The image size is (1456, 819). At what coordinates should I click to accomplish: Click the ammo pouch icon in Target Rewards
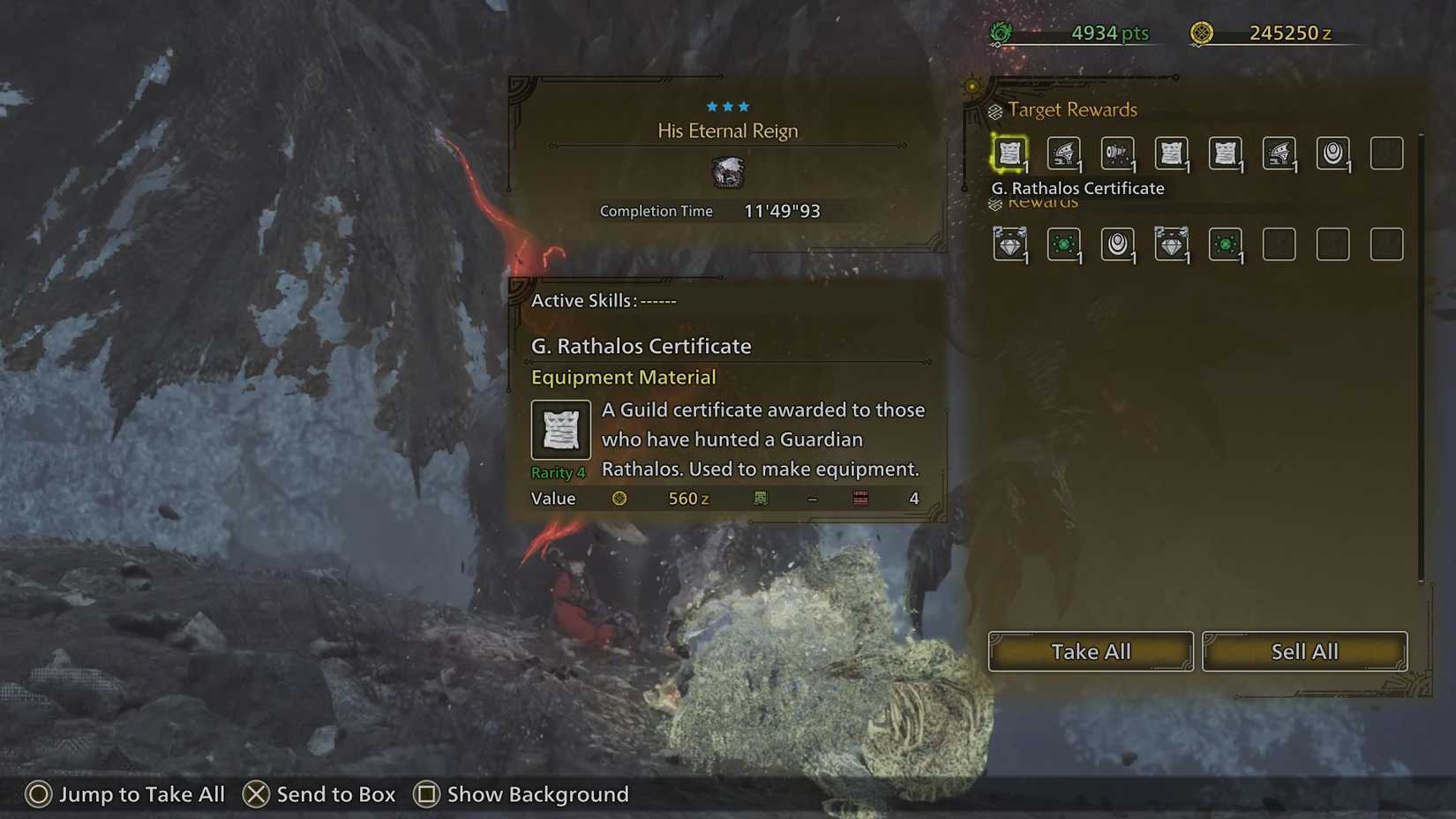click(x=1117, y=152)
